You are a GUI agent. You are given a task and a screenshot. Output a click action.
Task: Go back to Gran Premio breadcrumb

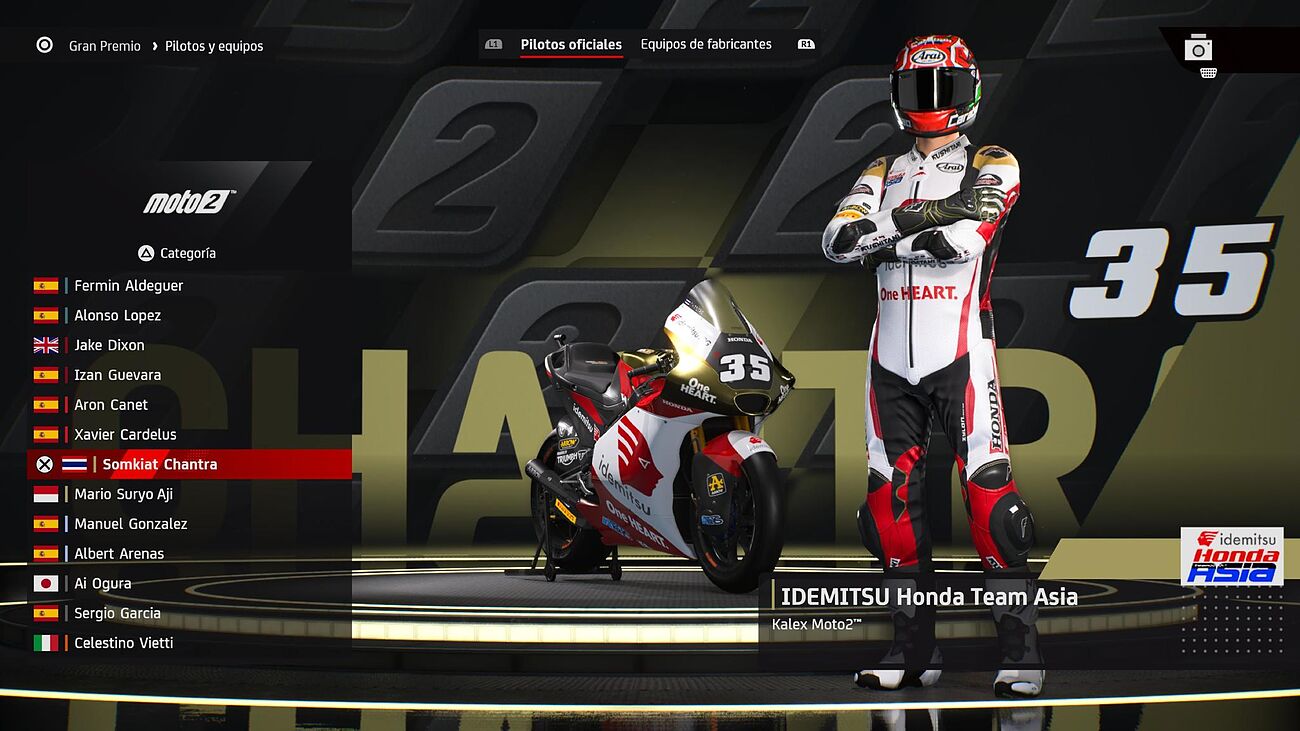pyautogui.click(x=104, y=47)
